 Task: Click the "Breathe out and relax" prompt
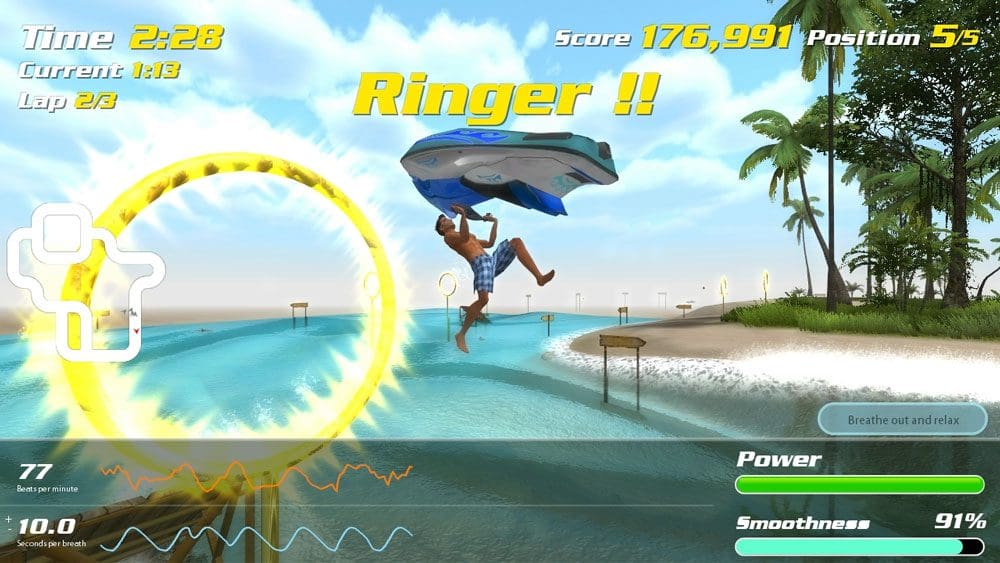[x=902, y=420]
